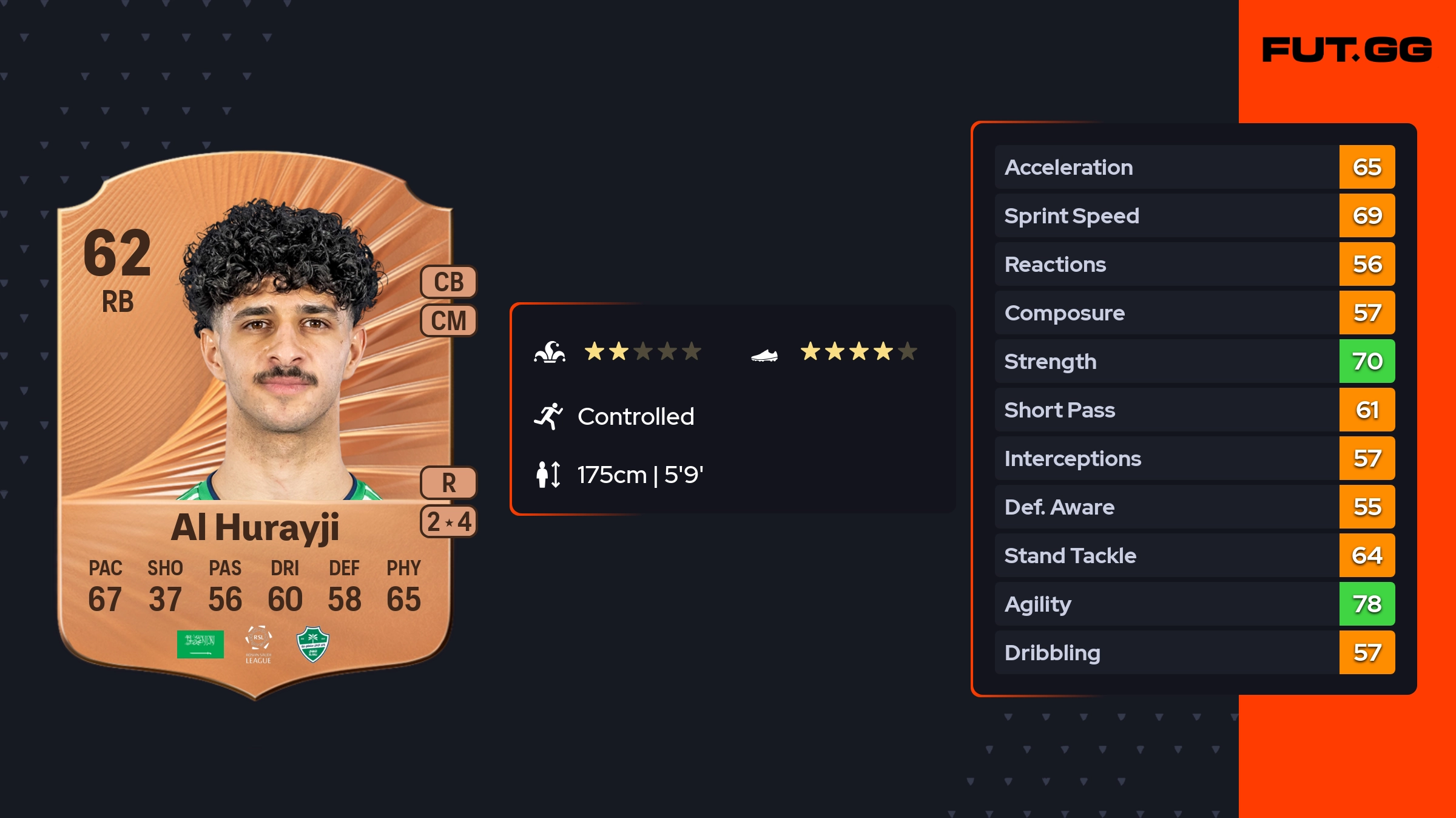This screenshot has height=818, width=1456.
Task: Choose the CB alternate position badge
Action: [x=448, y=282]
